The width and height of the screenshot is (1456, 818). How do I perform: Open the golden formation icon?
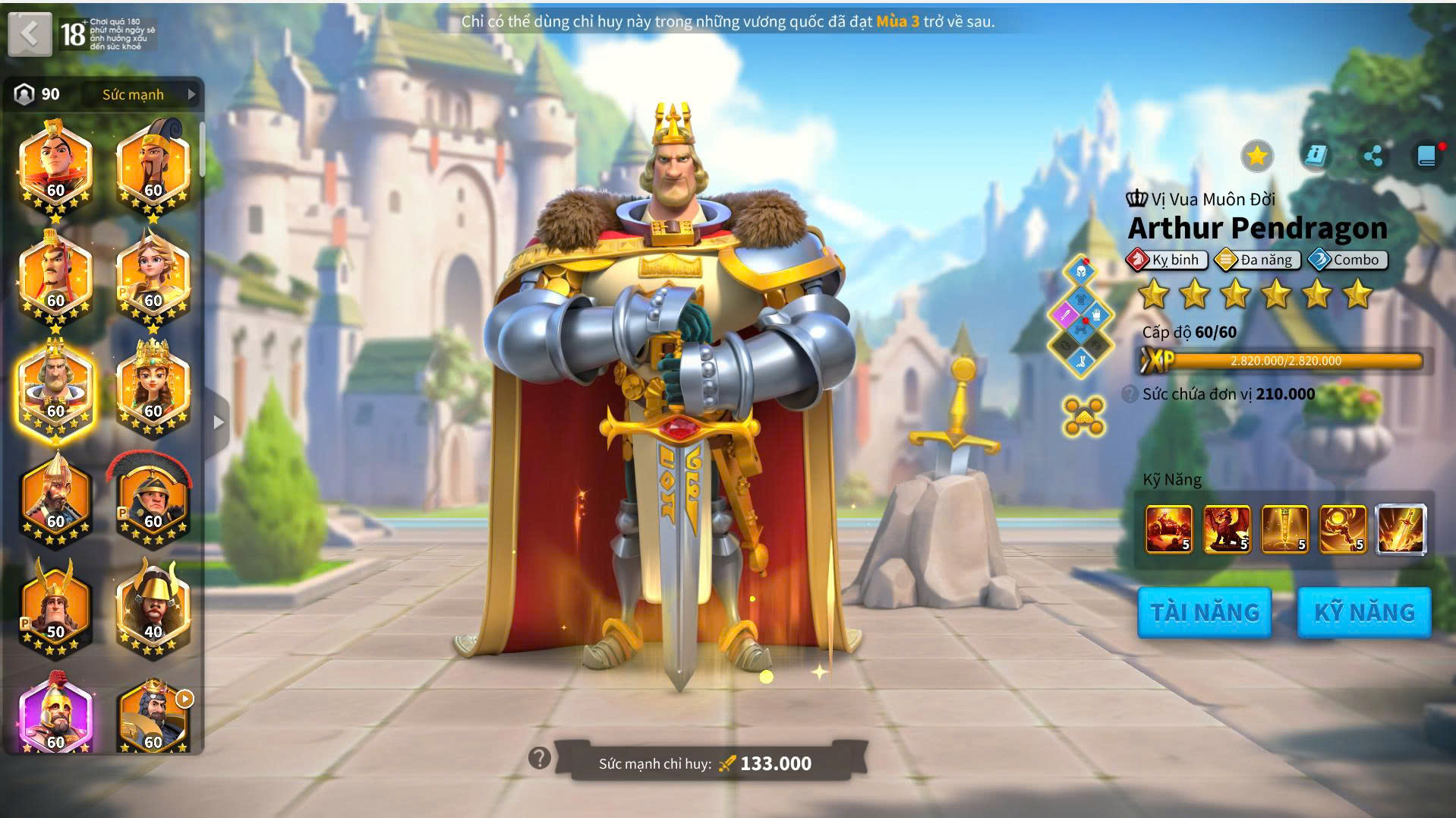point(1083,416)
